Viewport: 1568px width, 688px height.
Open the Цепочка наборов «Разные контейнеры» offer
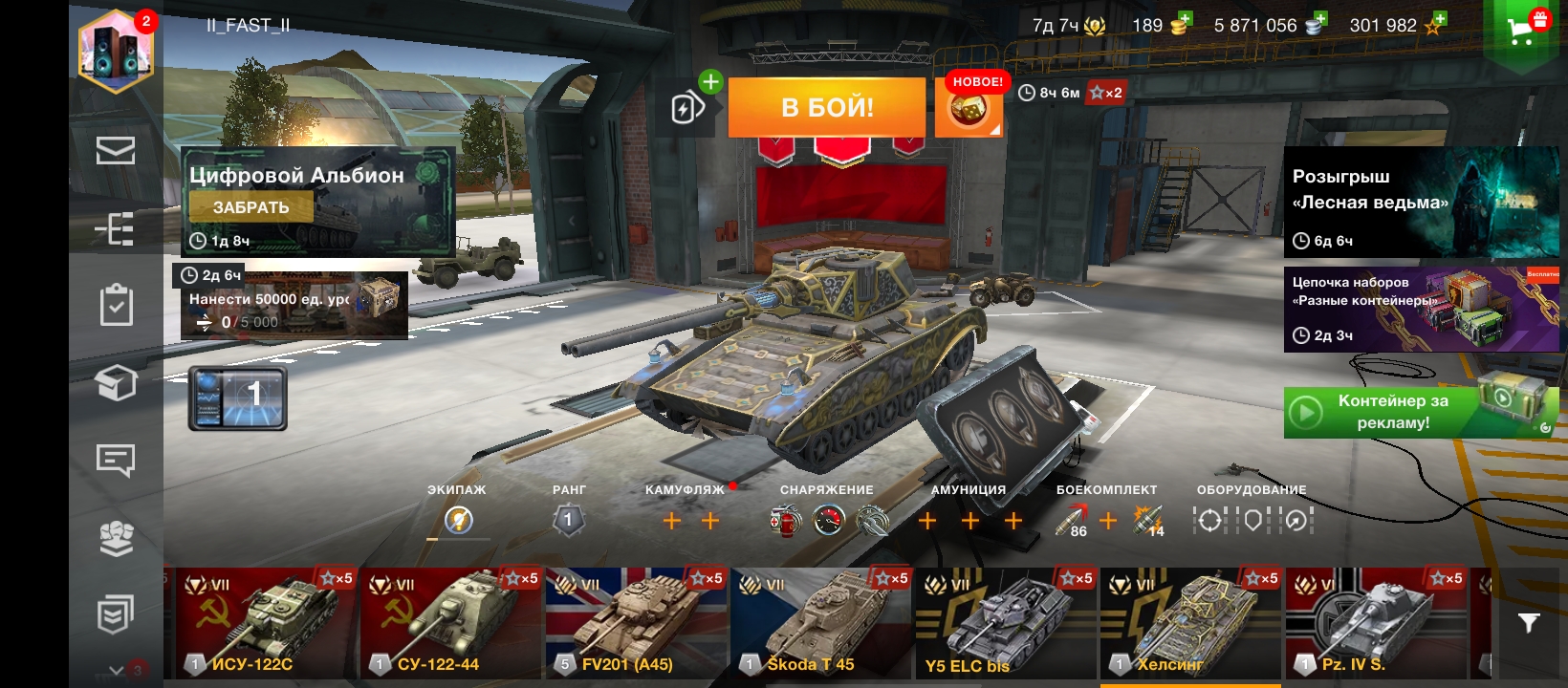click(x=1421, y=310)
